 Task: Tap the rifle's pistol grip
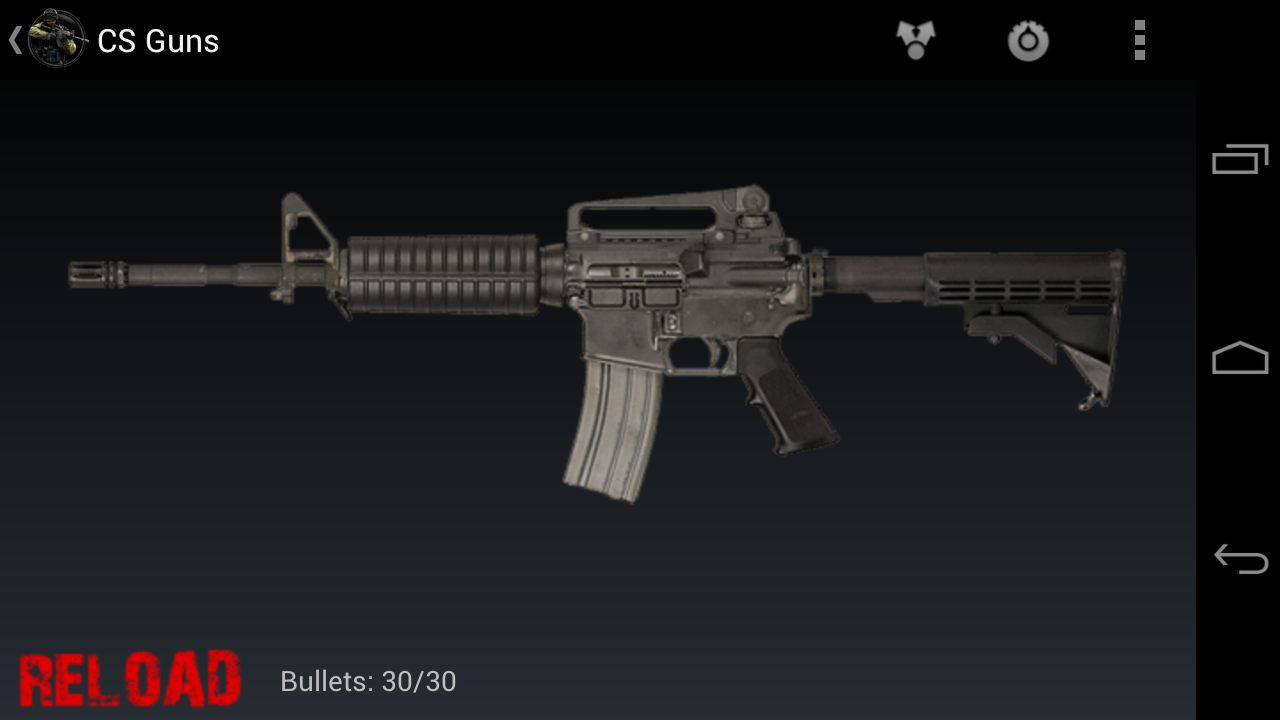(790, 400)
